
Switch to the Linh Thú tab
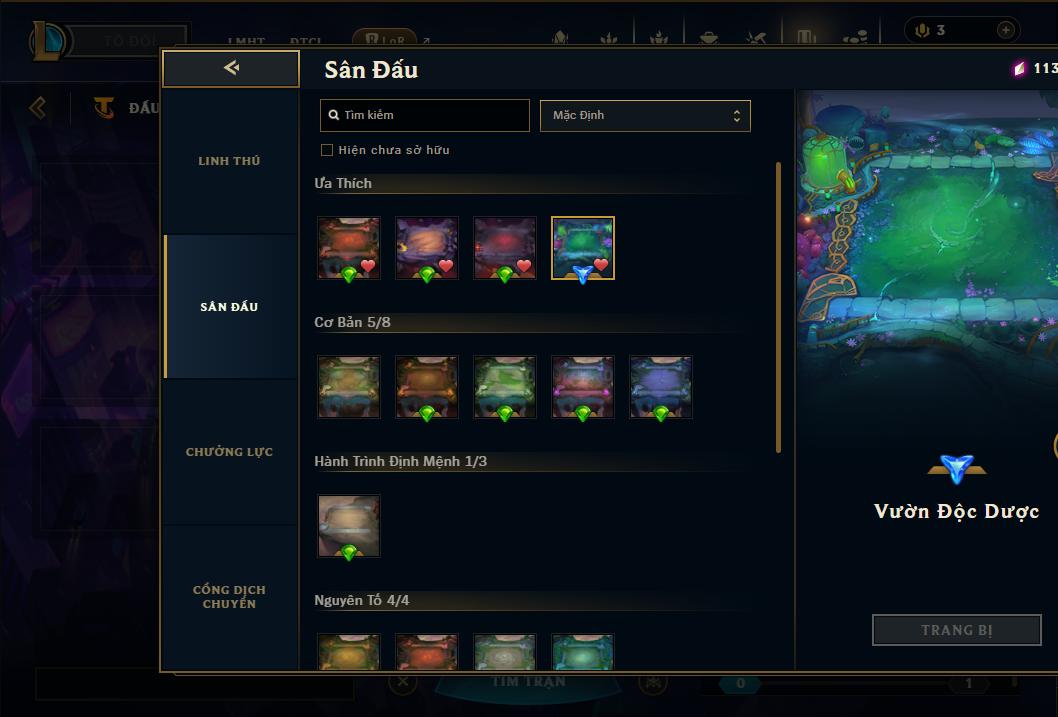pos(229,161)
